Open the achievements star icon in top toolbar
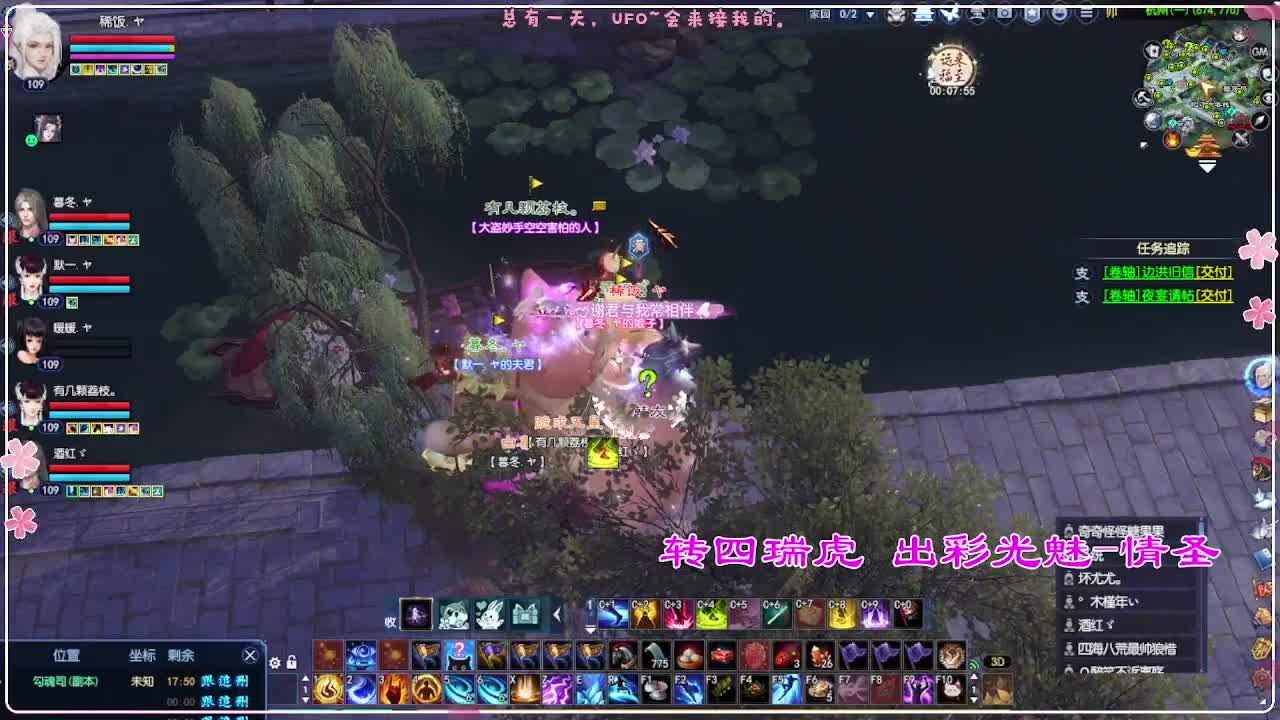 (1031, 14)
